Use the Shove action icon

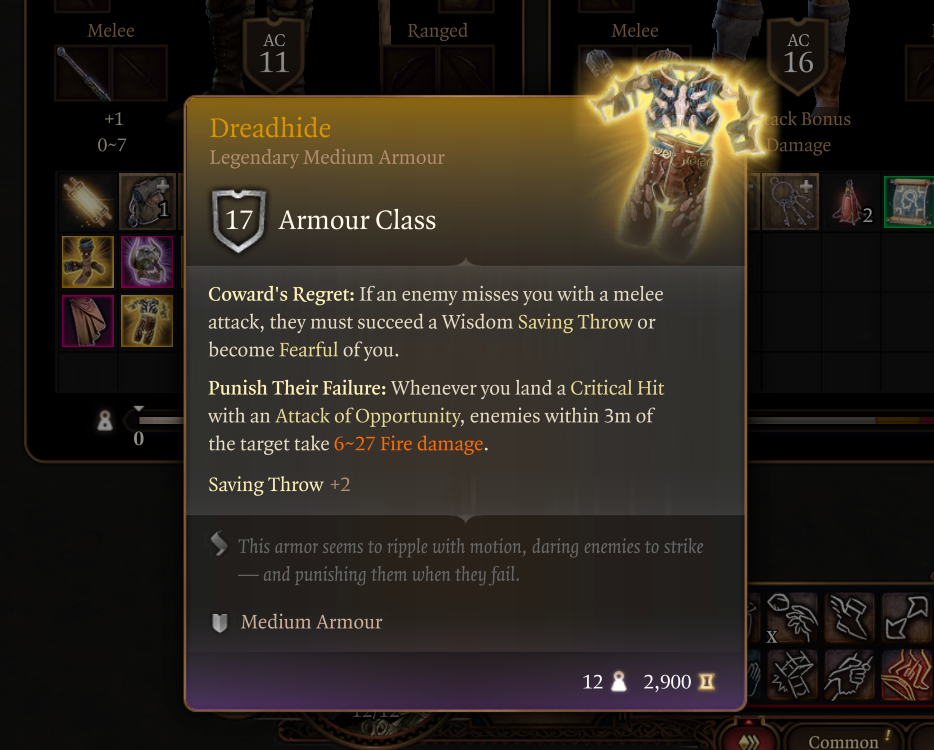pyautogui.click(x=793, y=674)
